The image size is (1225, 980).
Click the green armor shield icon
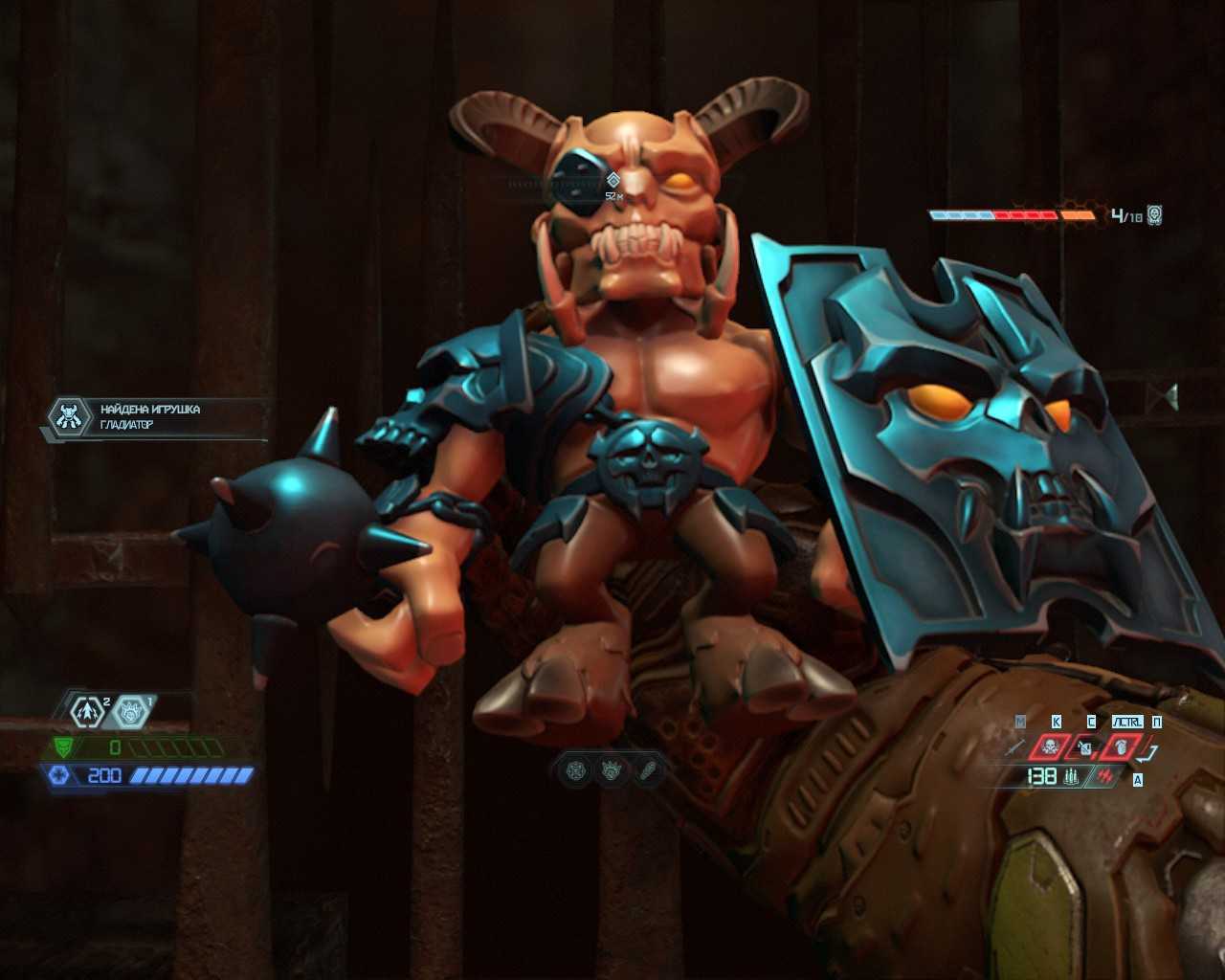[x=65, y=747]
